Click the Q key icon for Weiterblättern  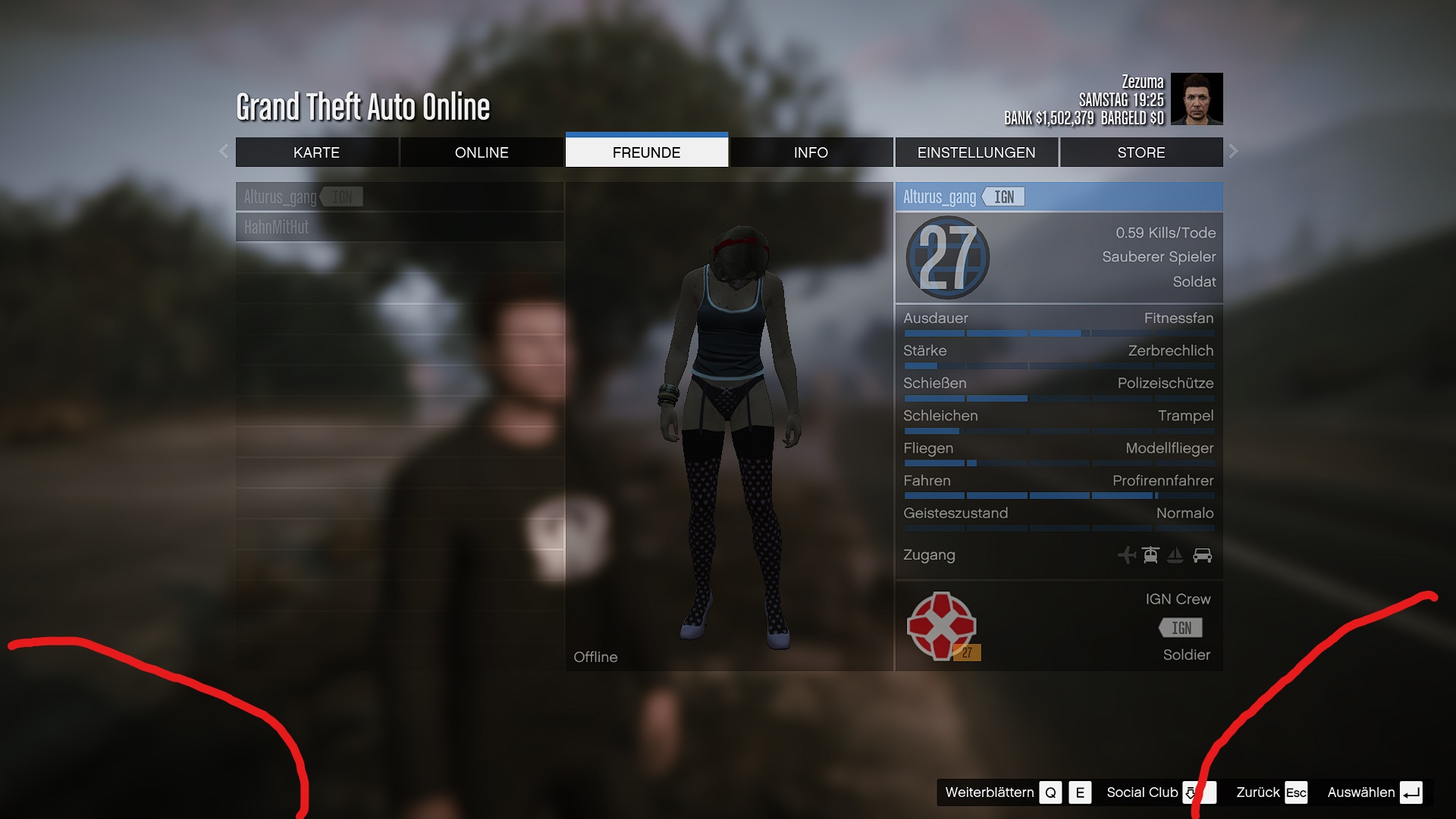(x=1050, y=792)
